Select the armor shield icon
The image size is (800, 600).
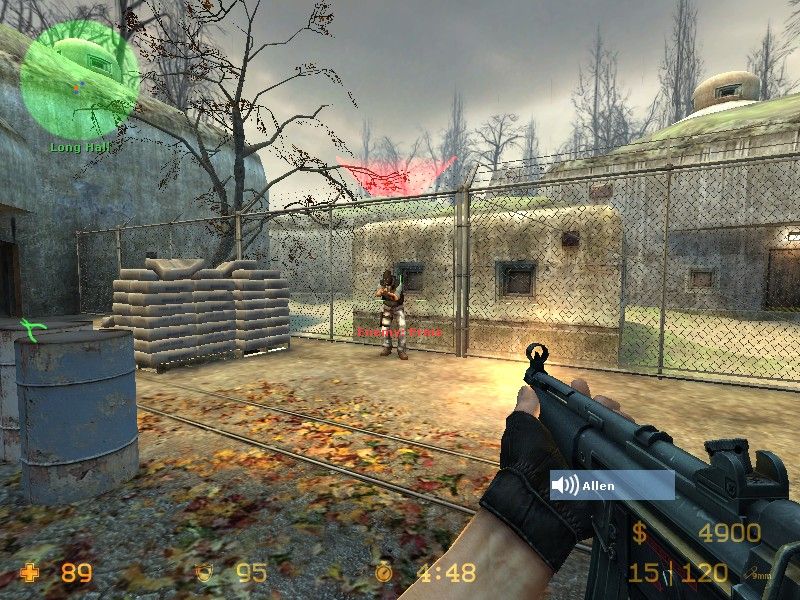[205, 574]
